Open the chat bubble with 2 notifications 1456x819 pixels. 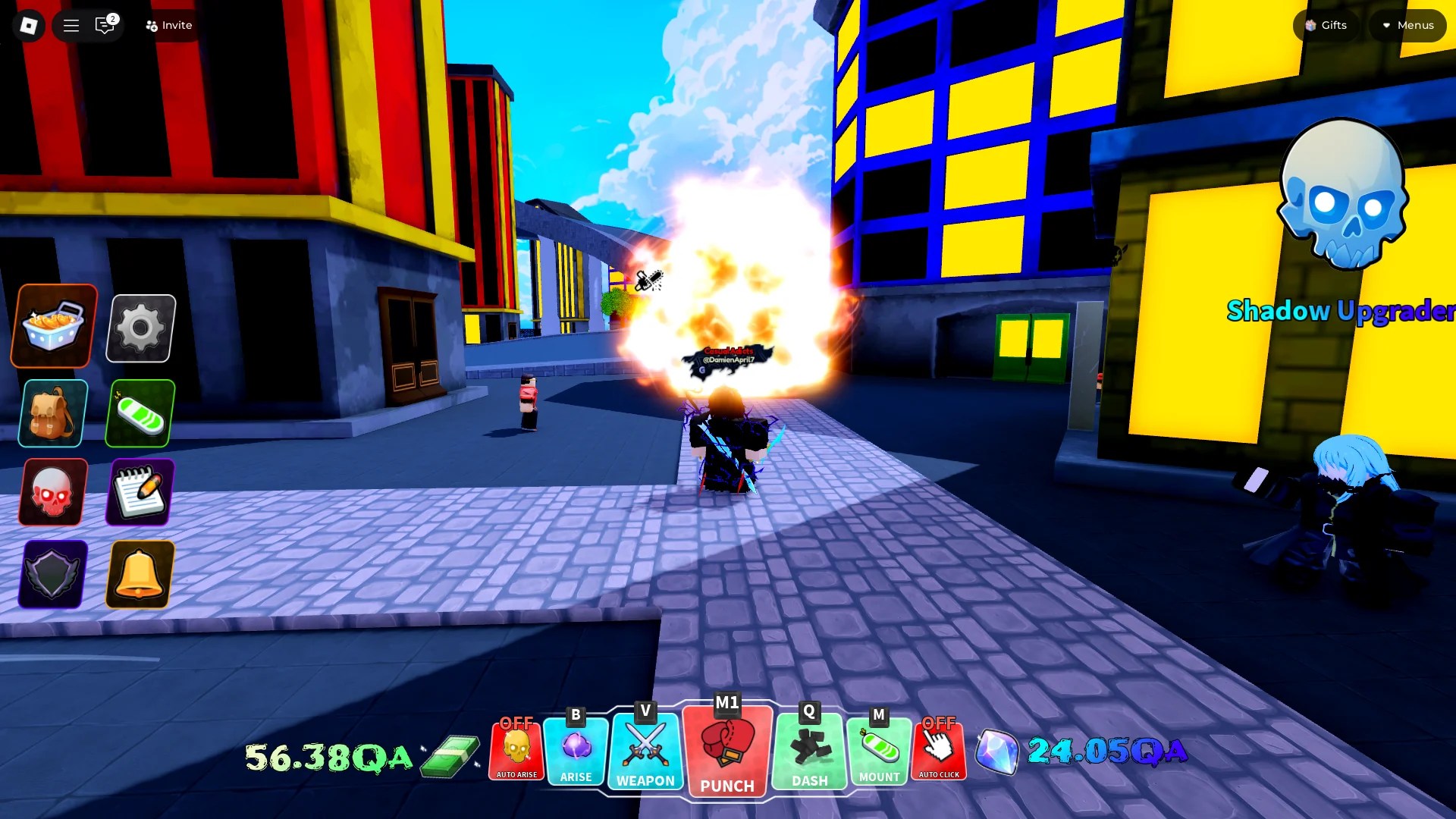[104, 25]
